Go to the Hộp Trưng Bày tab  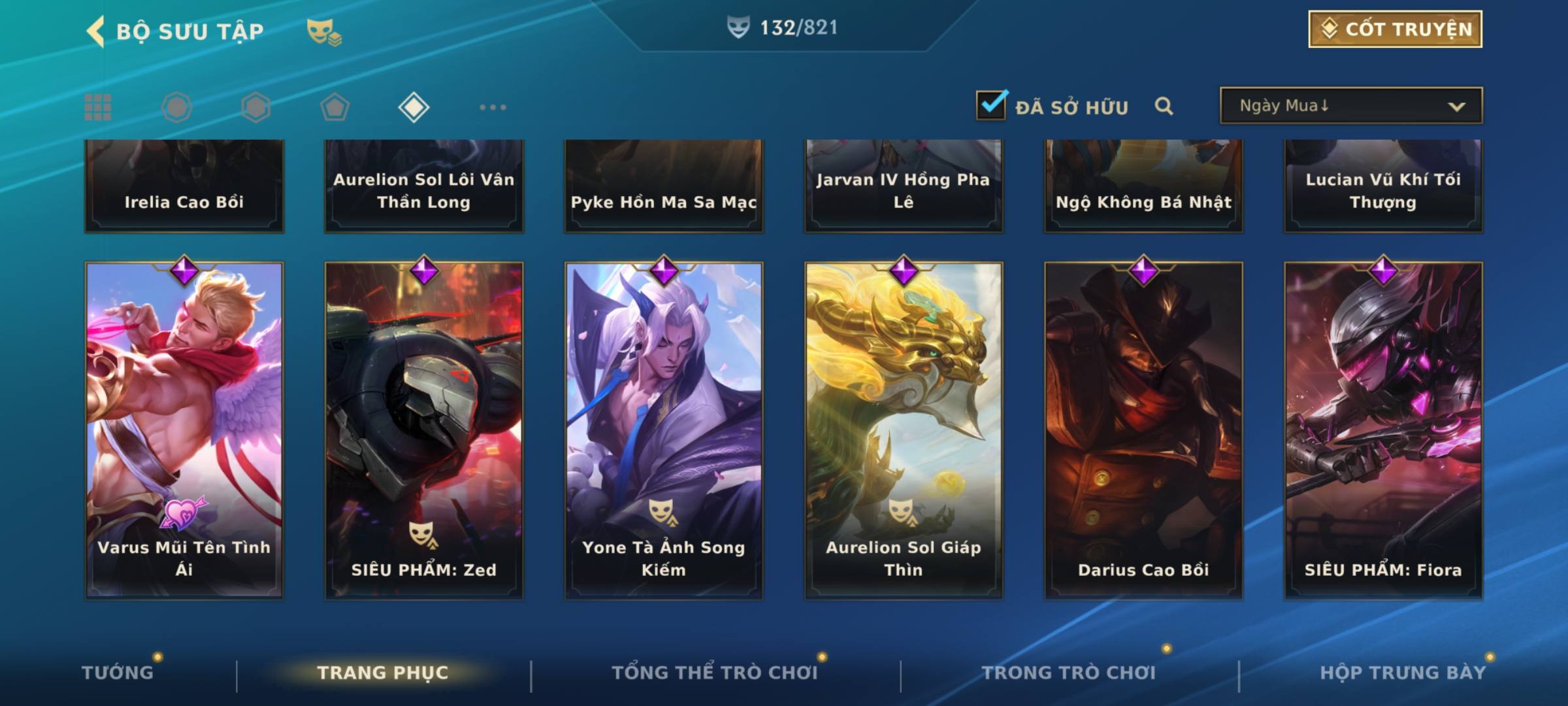pos(1402,672)
